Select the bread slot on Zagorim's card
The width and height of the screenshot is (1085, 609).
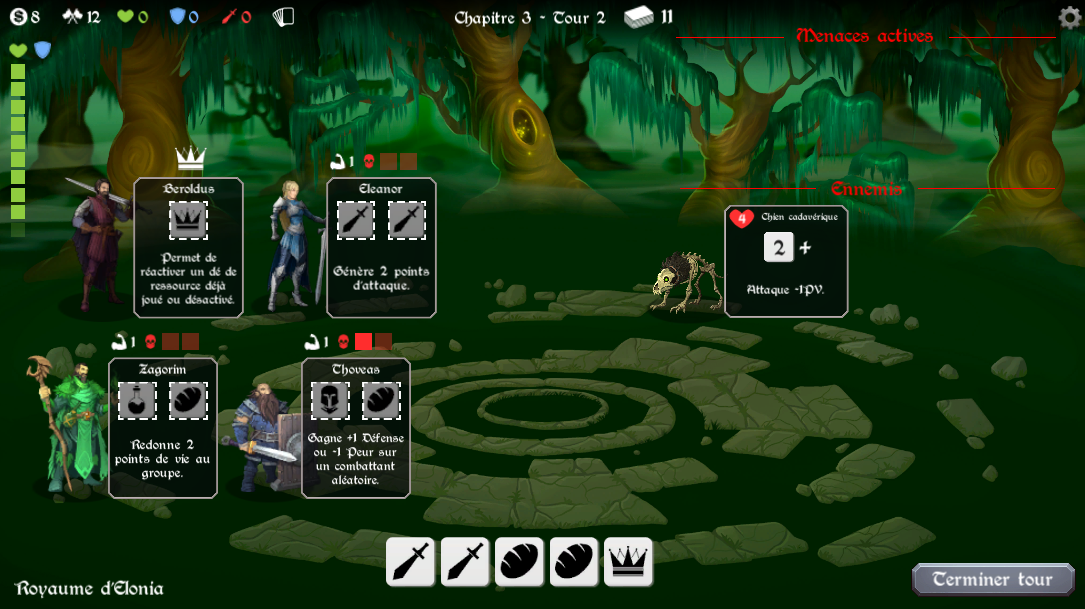tap(188, 400)
